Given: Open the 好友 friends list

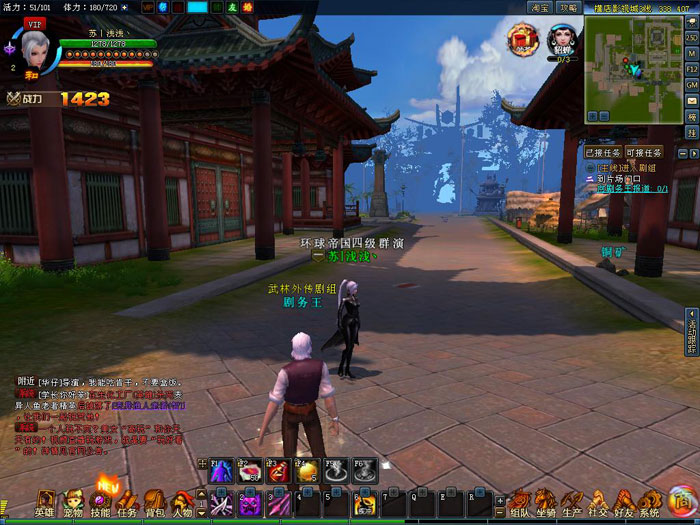Looking at the screenshot, I should [x=623, y=501].
